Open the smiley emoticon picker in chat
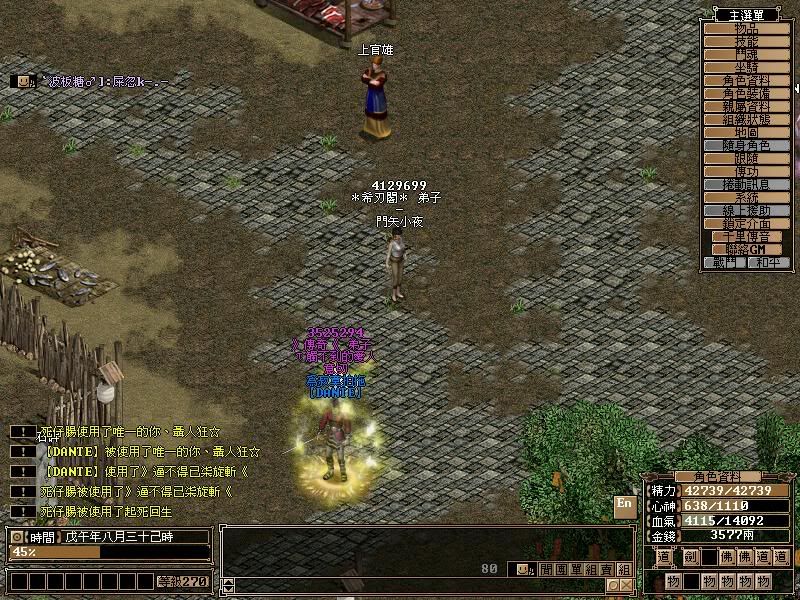This screenshot has width=800, height=600. [523, 568]
